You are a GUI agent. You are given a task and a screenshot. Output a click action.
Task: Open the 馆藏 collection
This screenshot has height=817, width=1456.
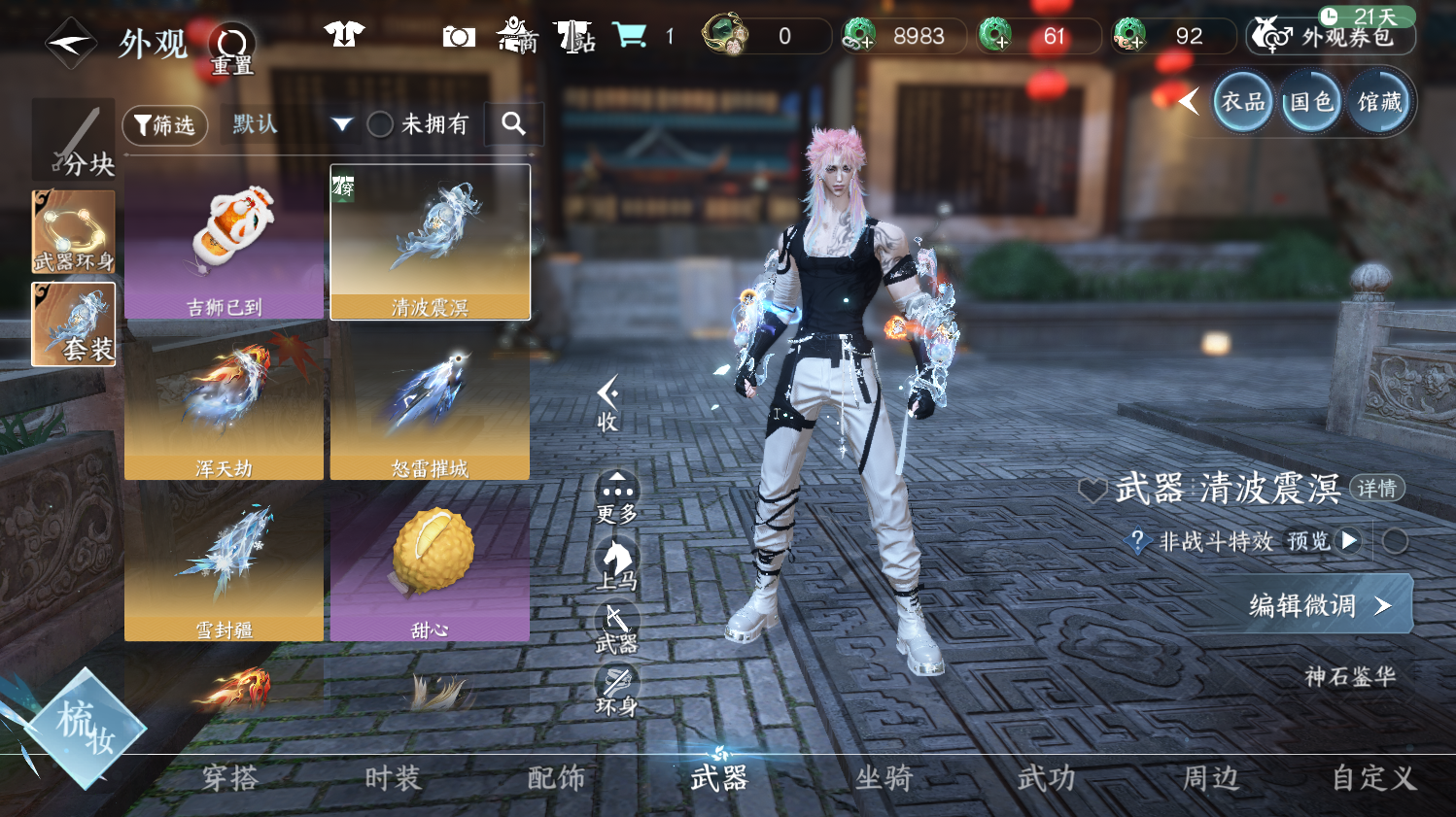(1379, 102)
